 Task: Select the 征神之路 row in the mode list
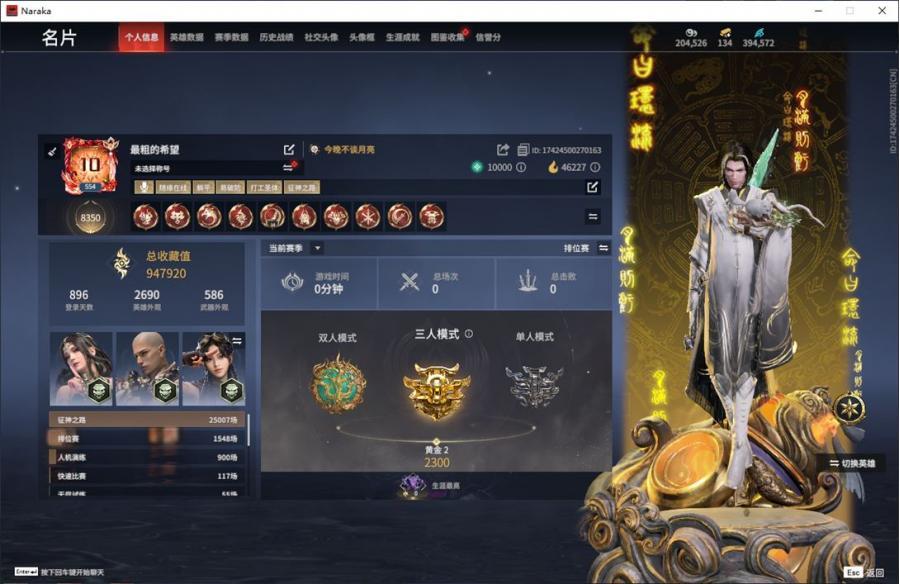[146, 420]
